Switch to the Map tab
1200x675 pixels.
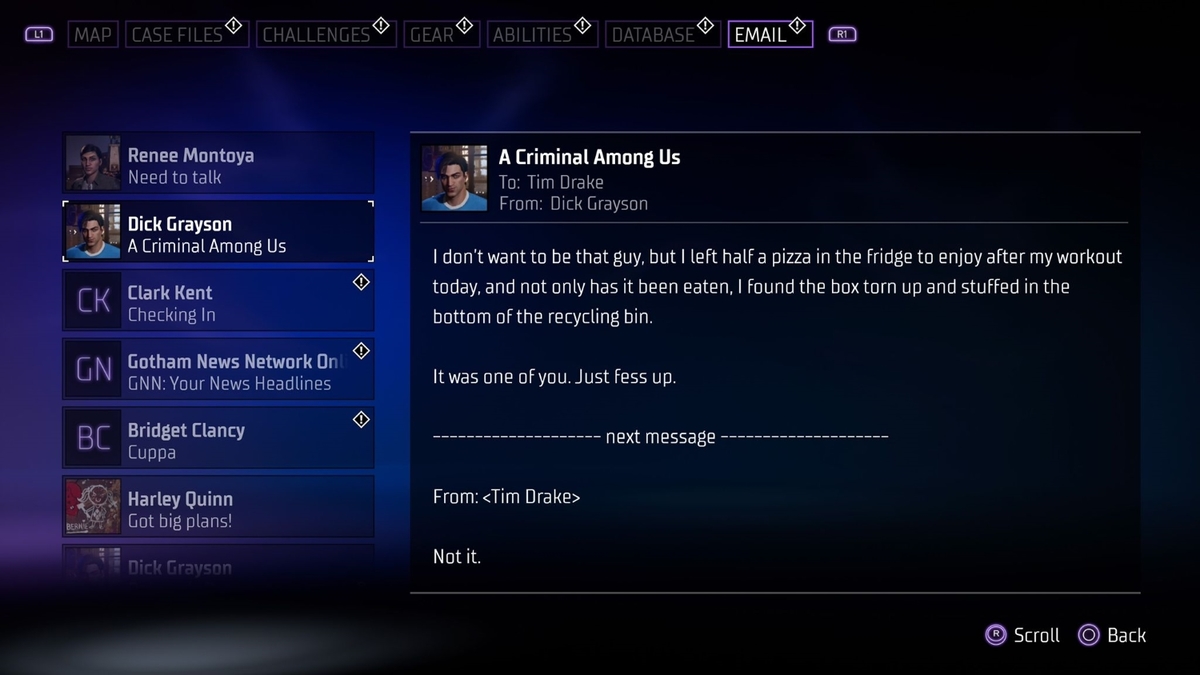93,35
